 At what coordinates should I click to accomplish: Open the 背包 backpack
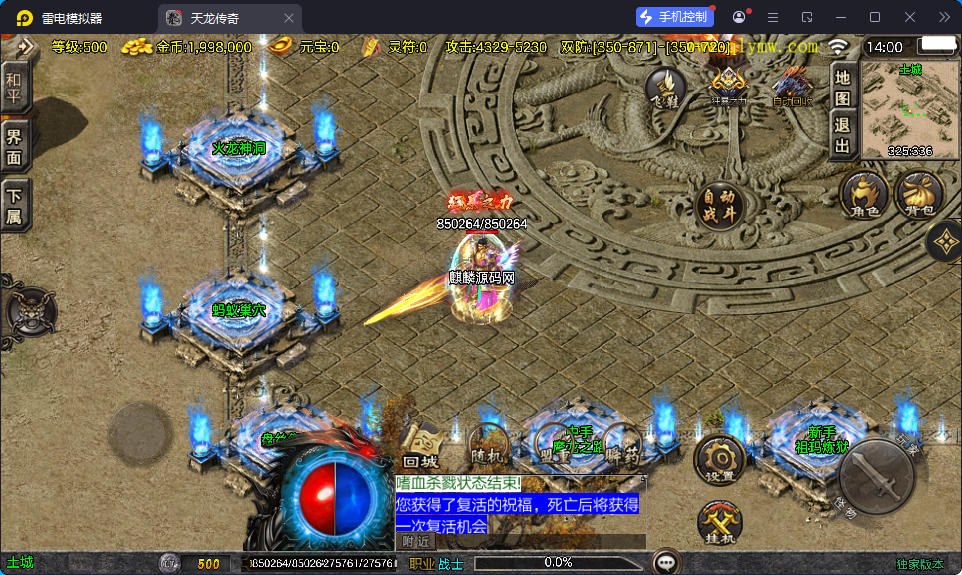pos(919,193)
